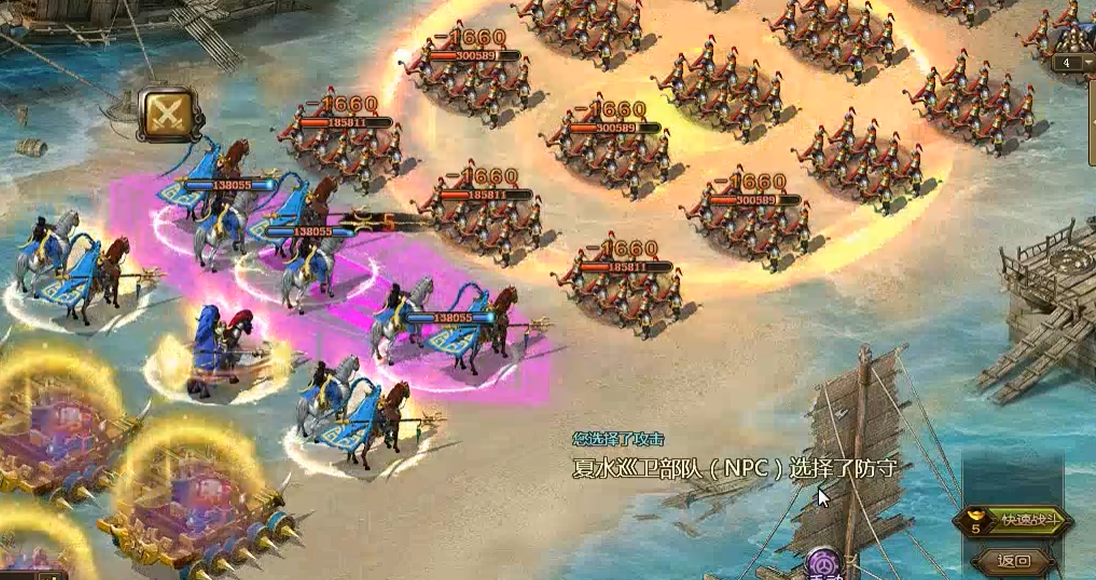
Task: Go back with the 返回 button
Action: [1014, 560]
